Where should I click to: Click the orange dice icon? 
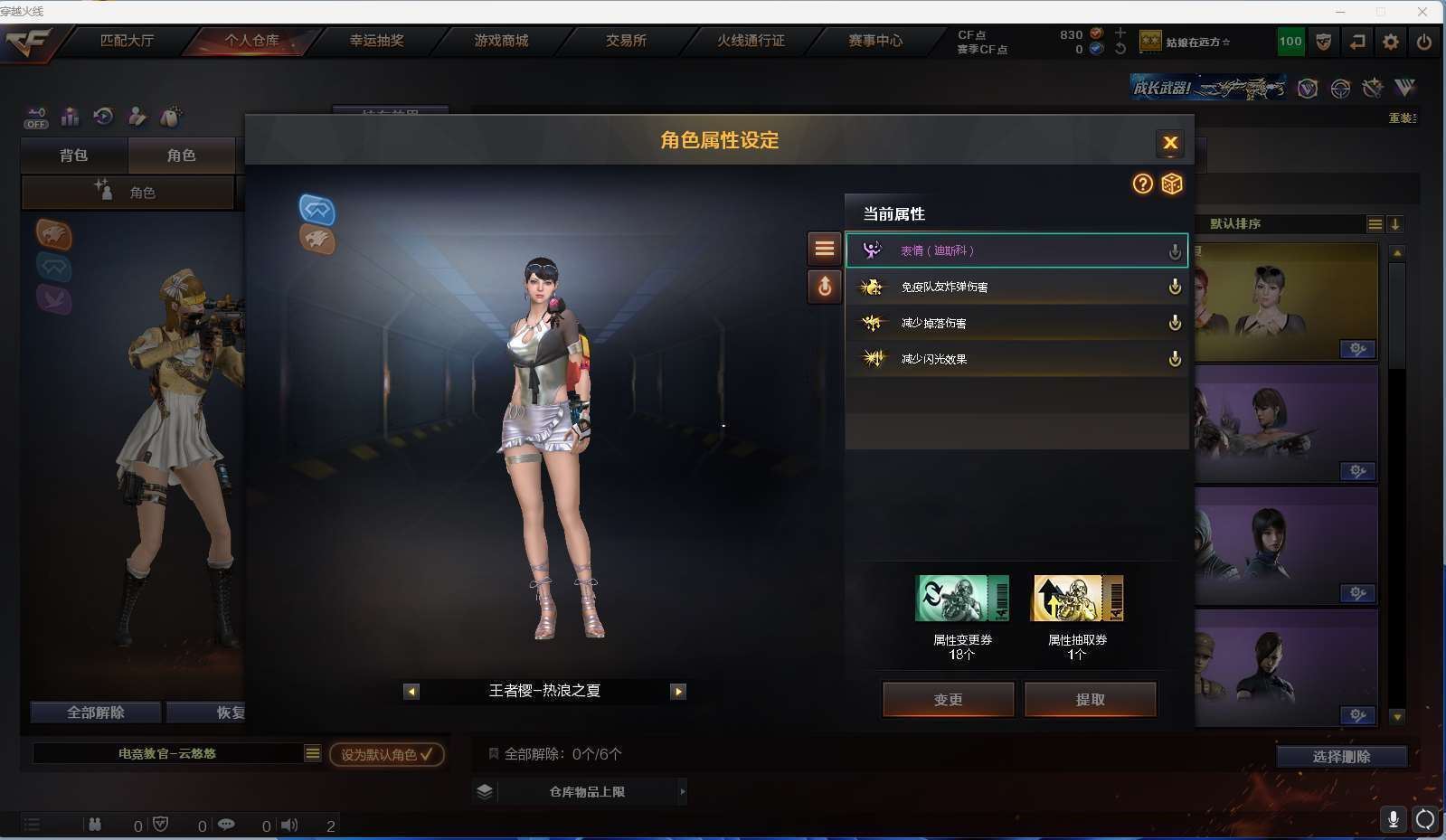[x=1172, y=184]
